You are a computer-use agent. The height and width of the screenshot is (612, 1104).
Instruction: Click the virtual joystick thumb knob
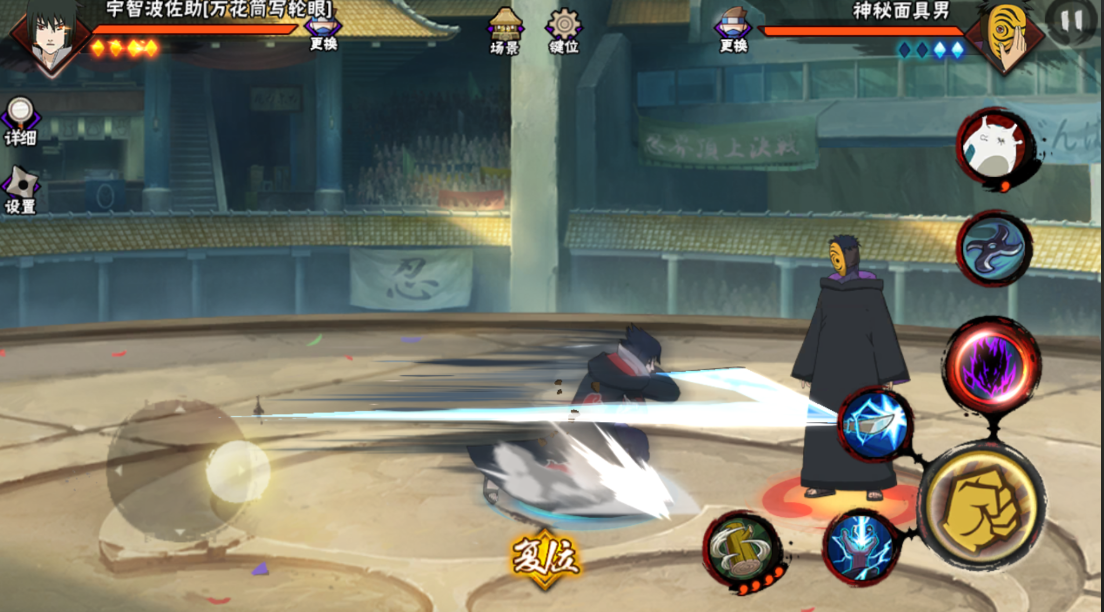[237, 471]
